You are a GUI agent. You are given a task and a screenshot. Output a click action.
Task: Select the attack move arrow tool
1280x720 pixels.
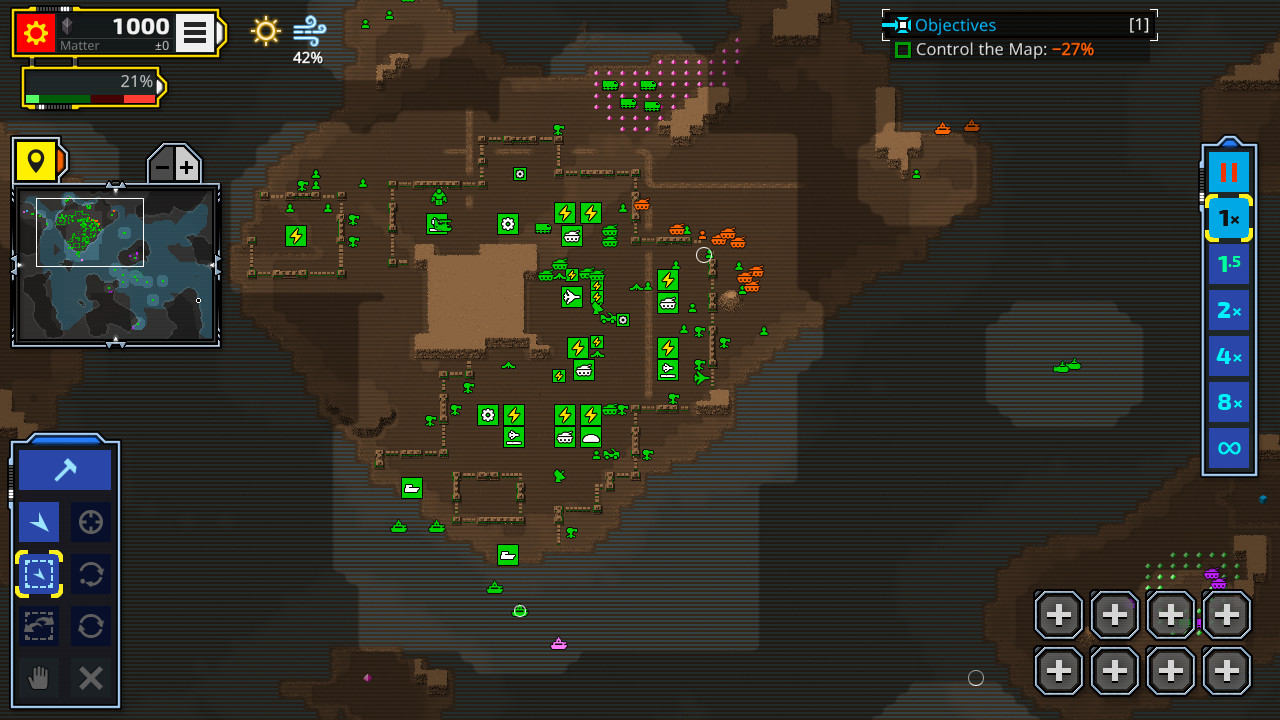[x=38, y=521]
